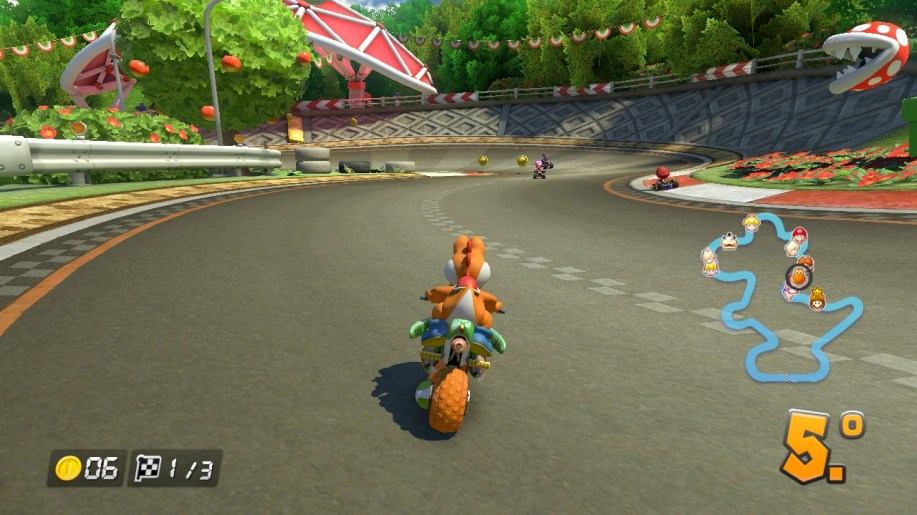This screenshot has height=515, width=917.
Task: Select the crowned Daisy marker on minimap
Action: click(816, 298)
